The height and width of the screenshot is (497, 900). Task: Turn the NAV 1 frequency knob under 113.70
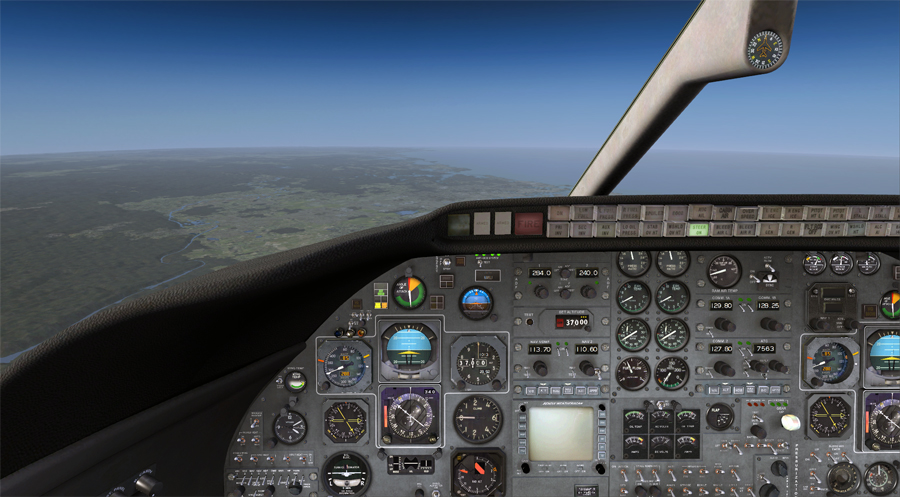pos(541,368)
